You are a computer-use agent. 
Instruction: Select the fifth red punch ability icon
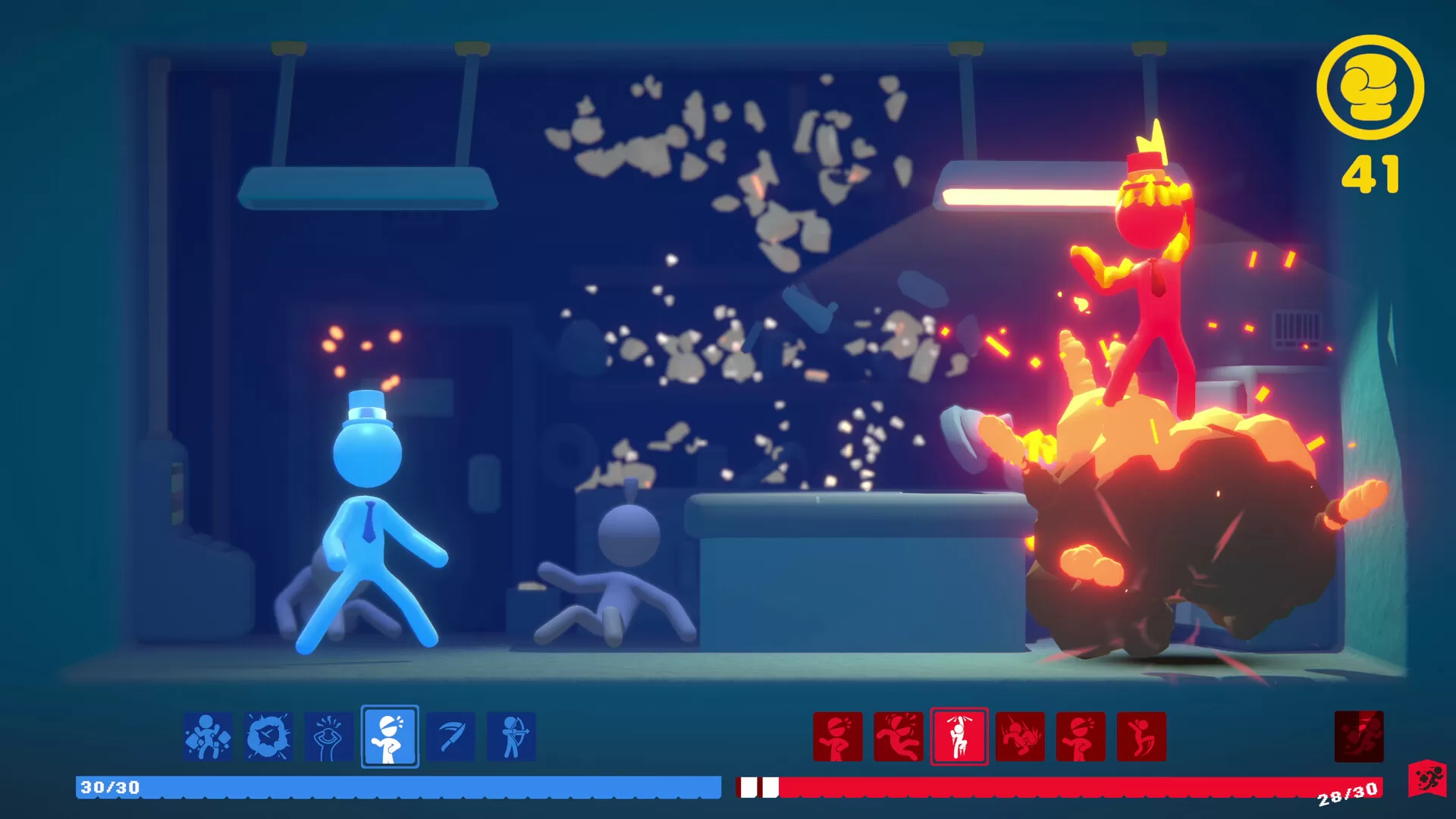[x=1081, y=738]
